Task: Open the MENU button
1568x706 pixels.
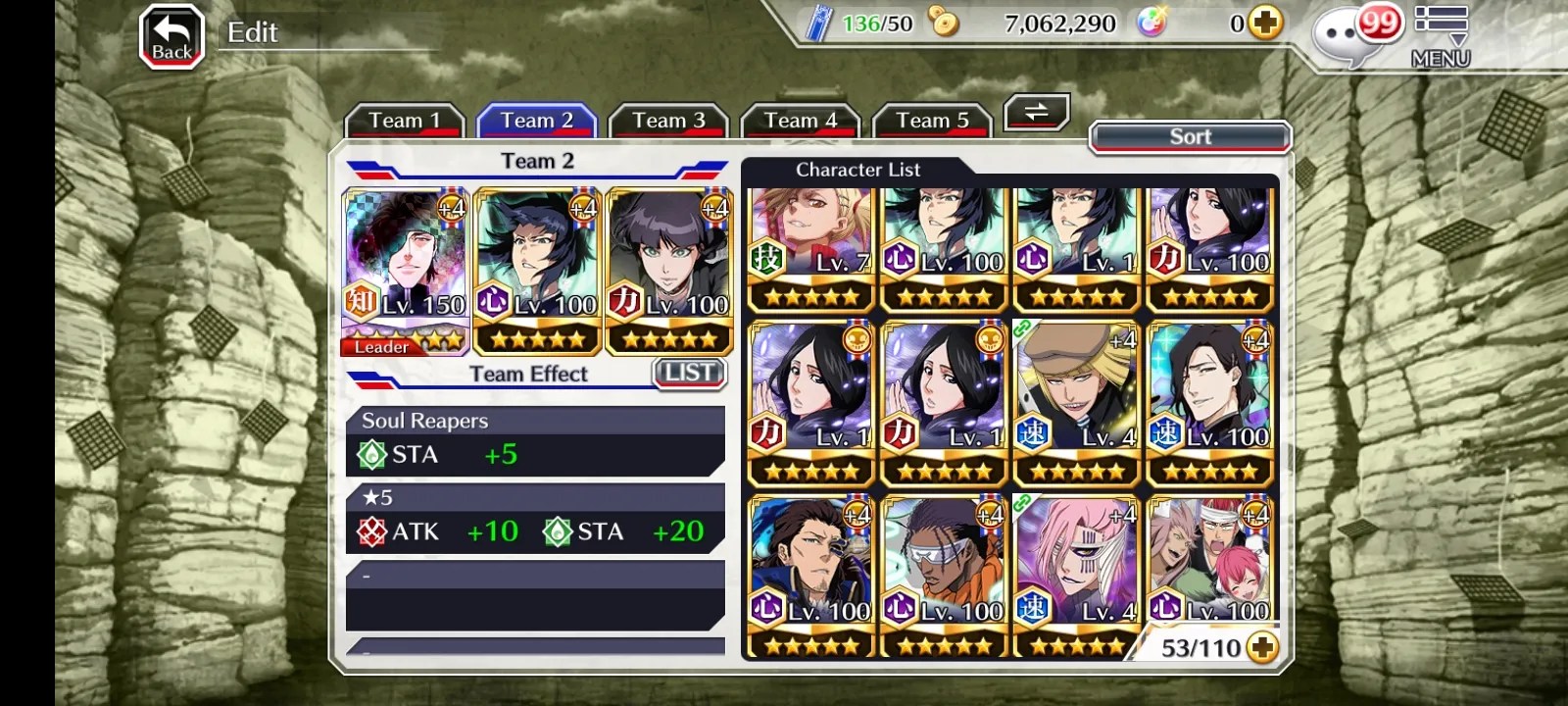Action: (1441, 37)
